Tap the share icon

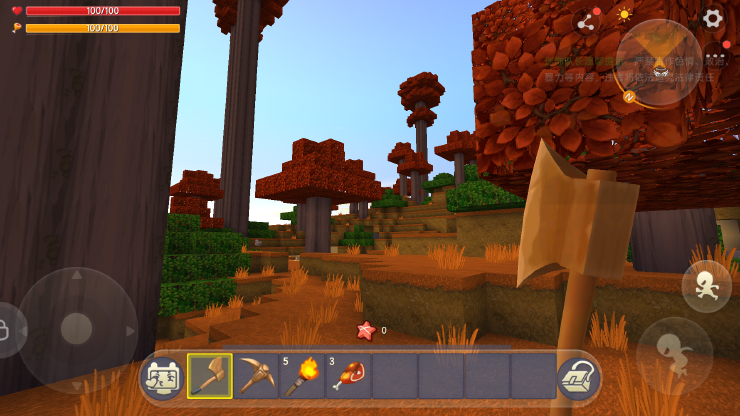(586, 22)
